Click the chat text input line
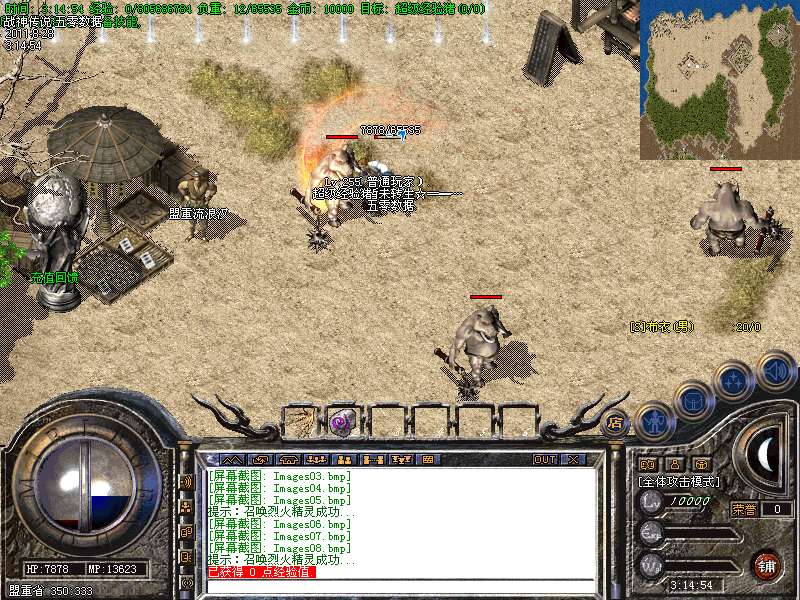Viewport: 800px width, 600px height. [400, 586]
